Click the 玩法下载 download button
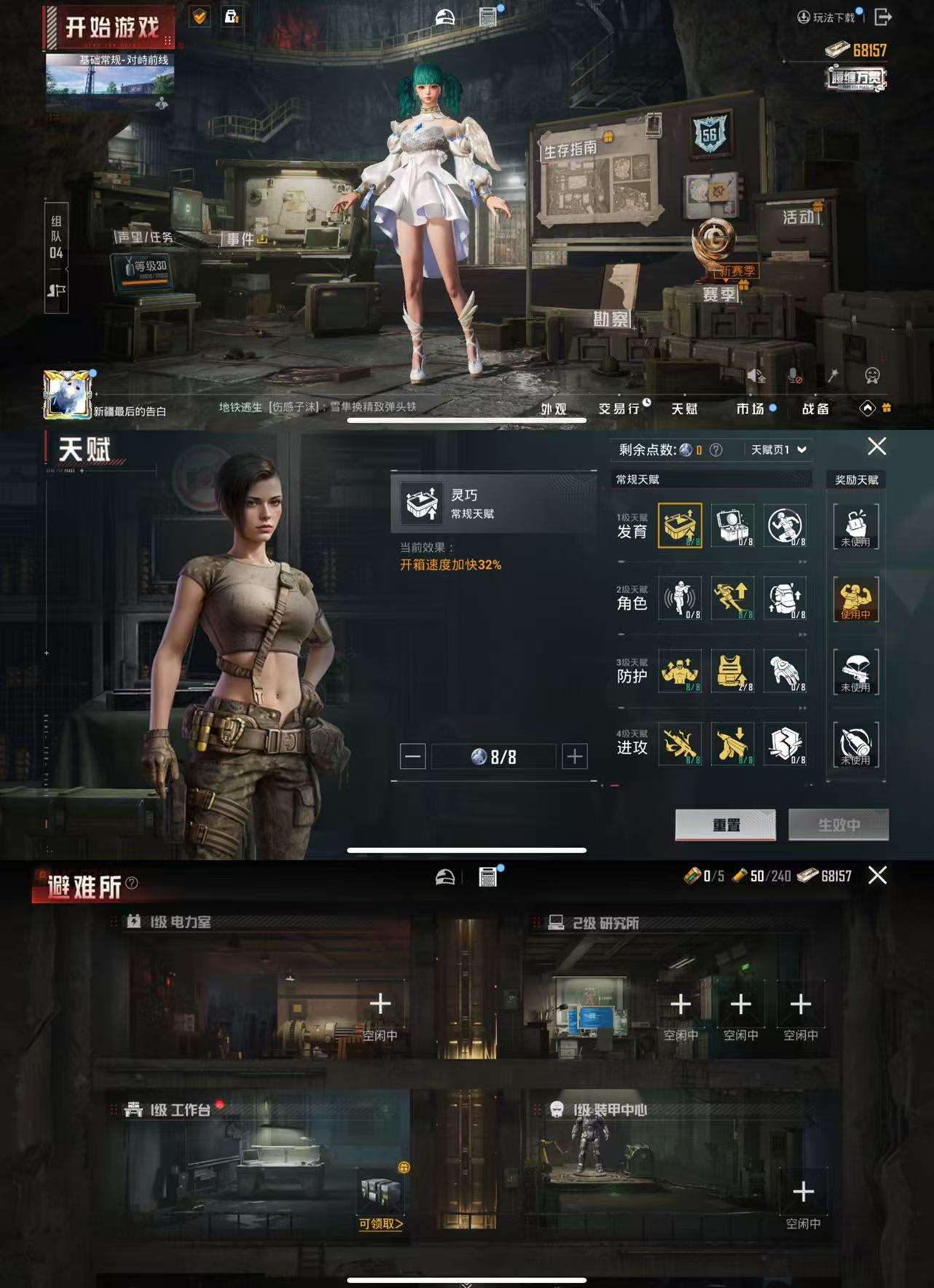This screenshot has width=934, height=1288. [827, 17]
